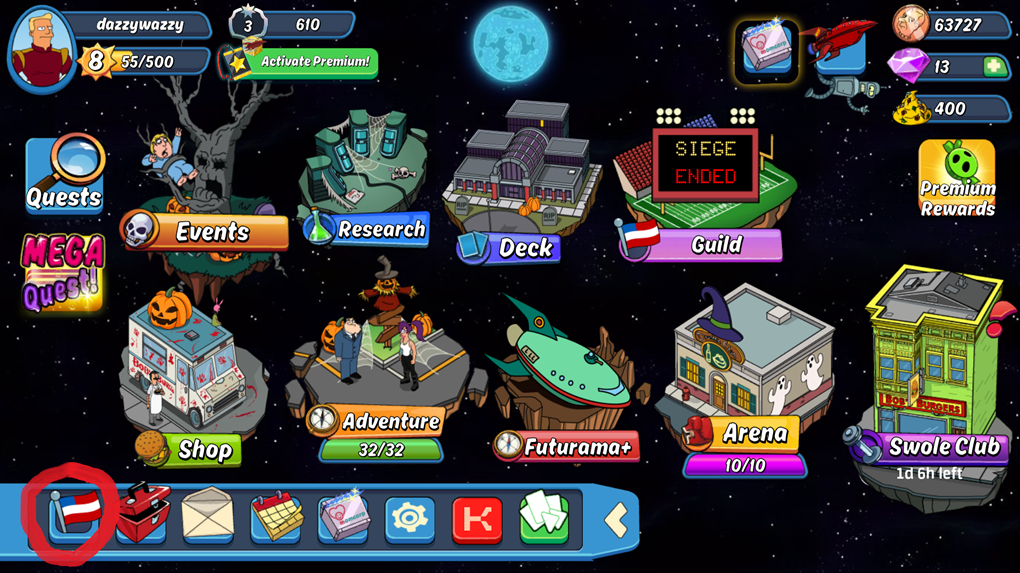The height and width of the screenshot is (573, 1020).
Task: Open the settings gear
Action: pos(410,519)
